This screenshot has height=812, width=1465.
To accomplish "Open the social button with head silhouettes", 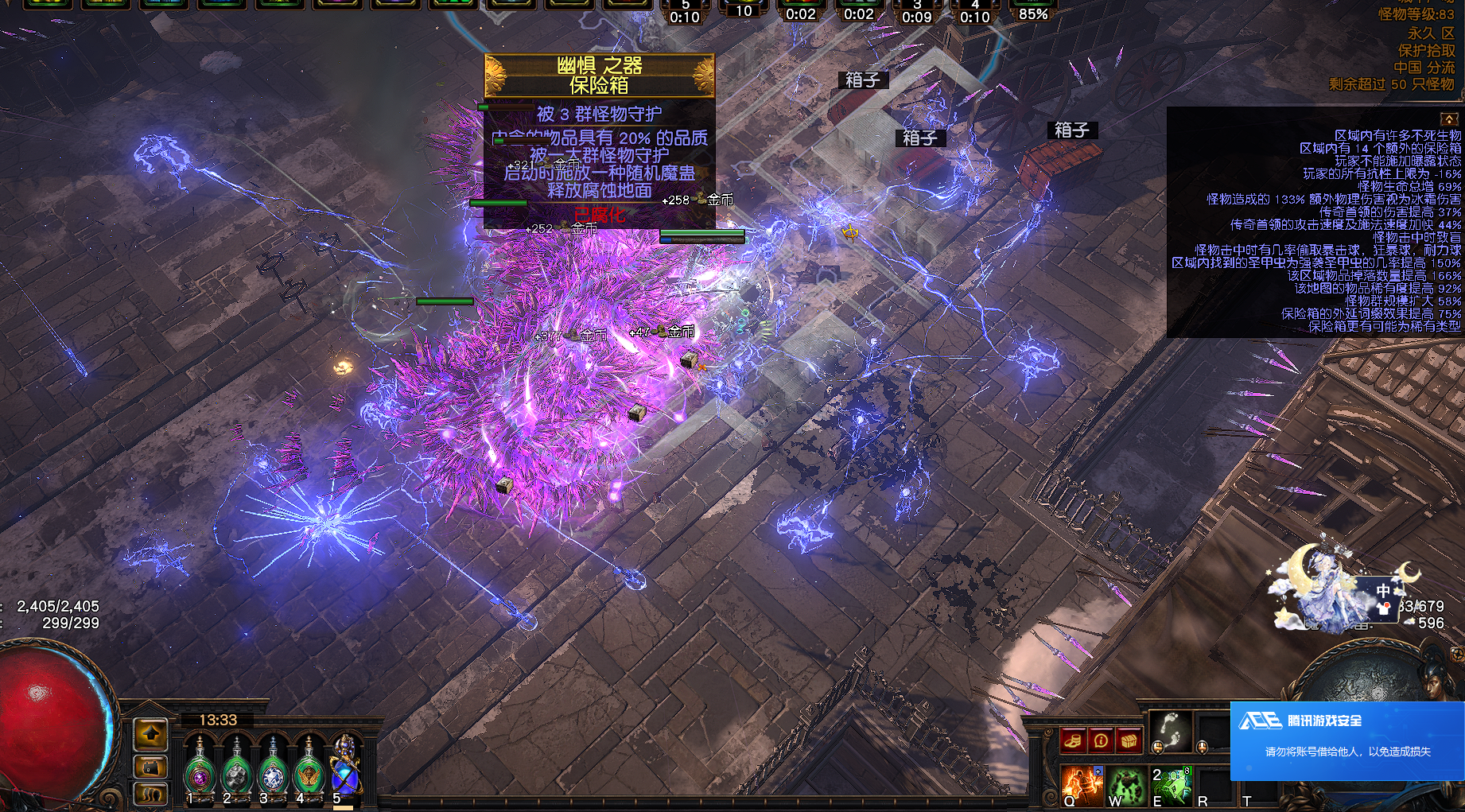I will click(150, 793).
